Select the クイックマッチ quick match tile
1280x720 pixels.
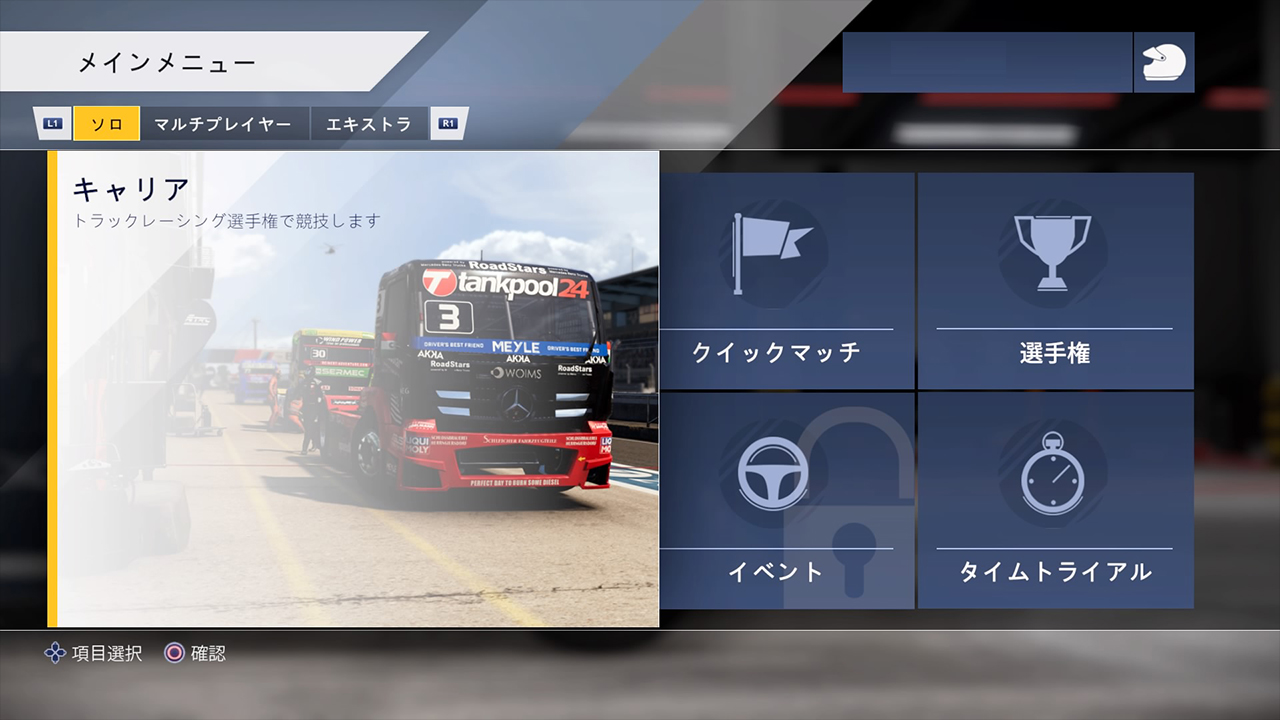coord(786,281)
